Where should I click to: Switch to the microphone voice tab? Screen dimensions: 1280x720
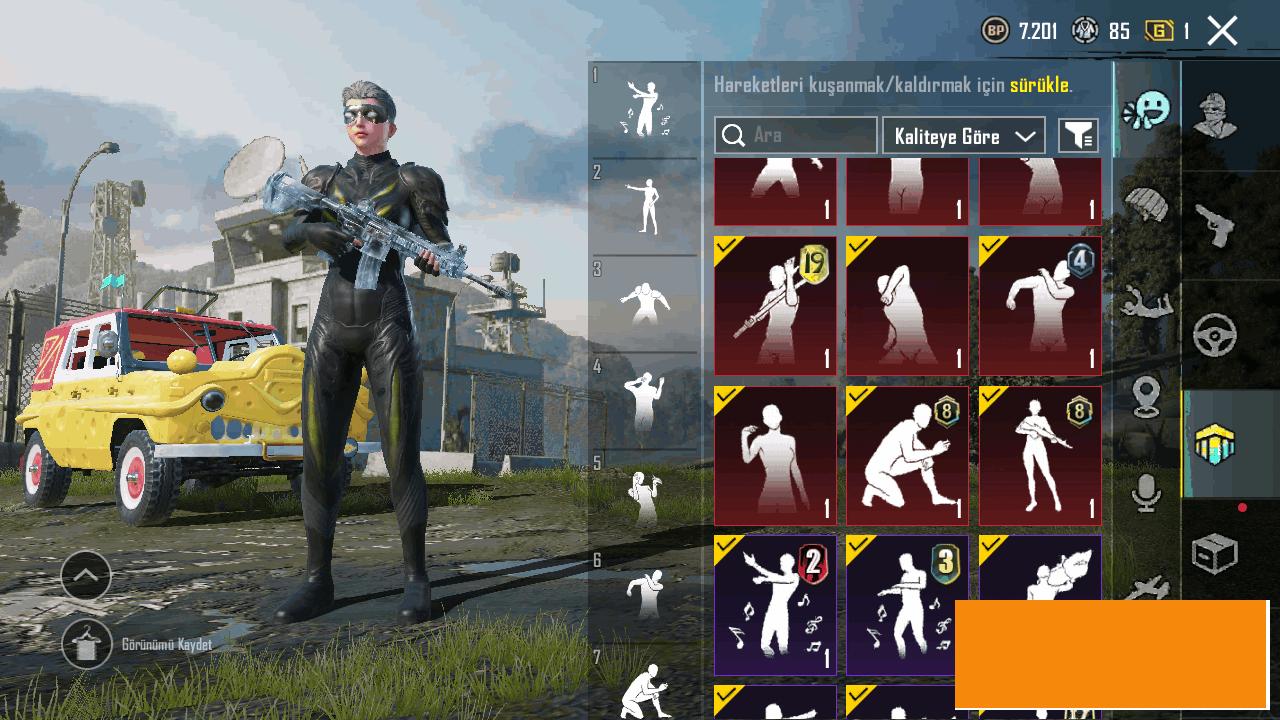[x=1146, y=493]
